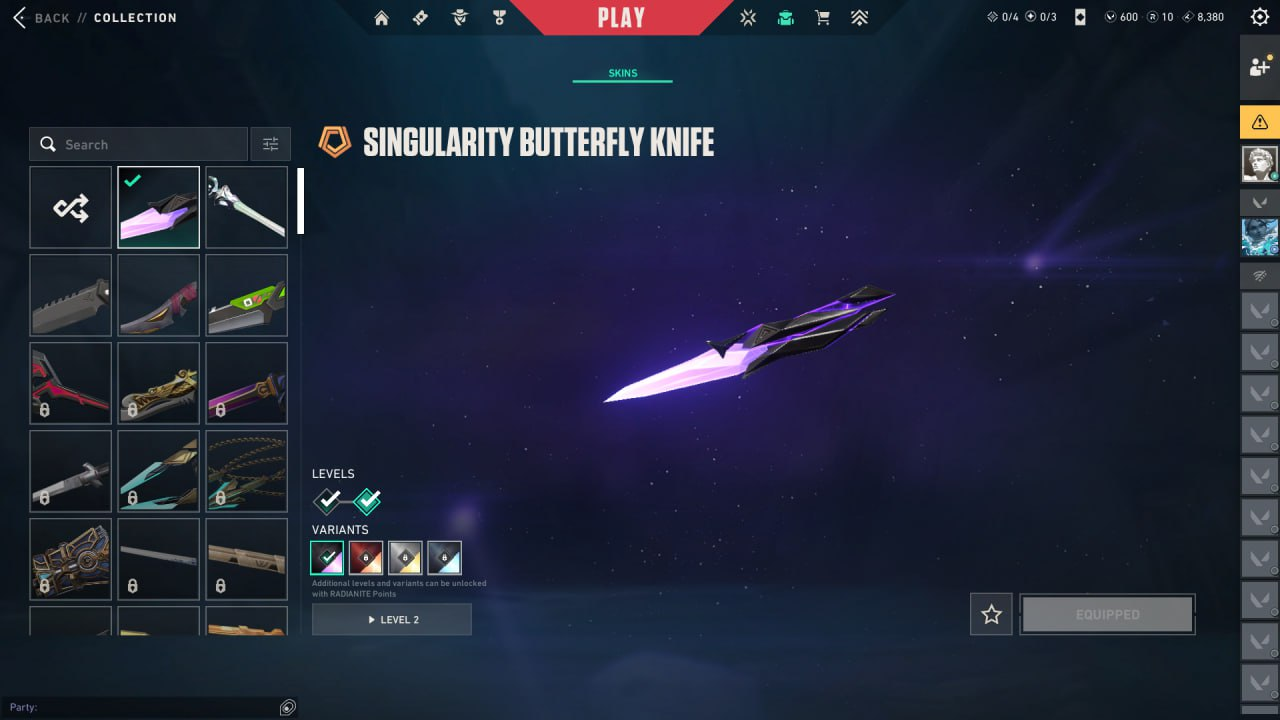Click the red PLAY button

tap(621, 18)
